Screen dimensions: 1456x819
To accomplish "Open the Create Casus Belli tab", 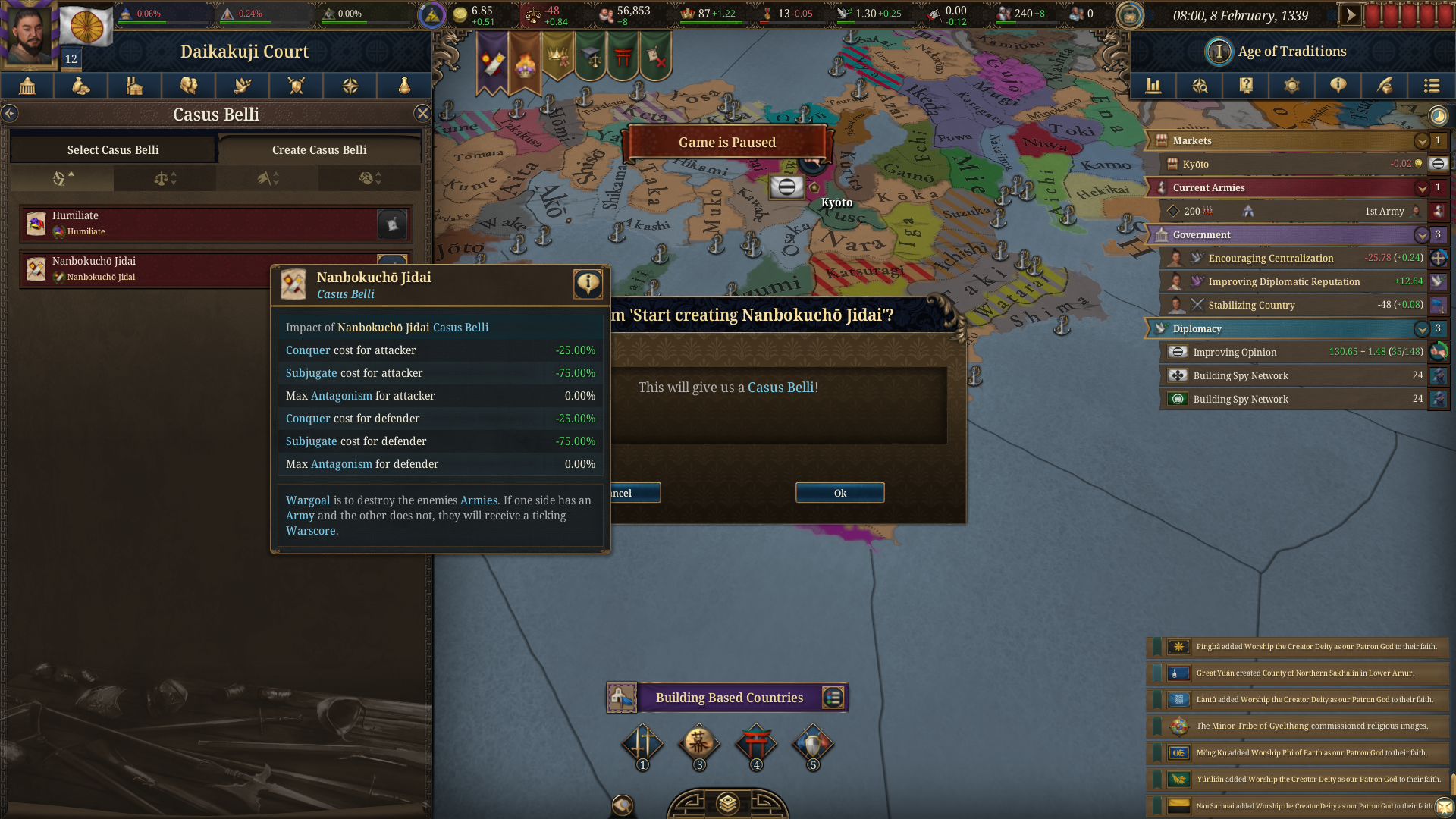I will pyautogui.click(x=319, y=149).
